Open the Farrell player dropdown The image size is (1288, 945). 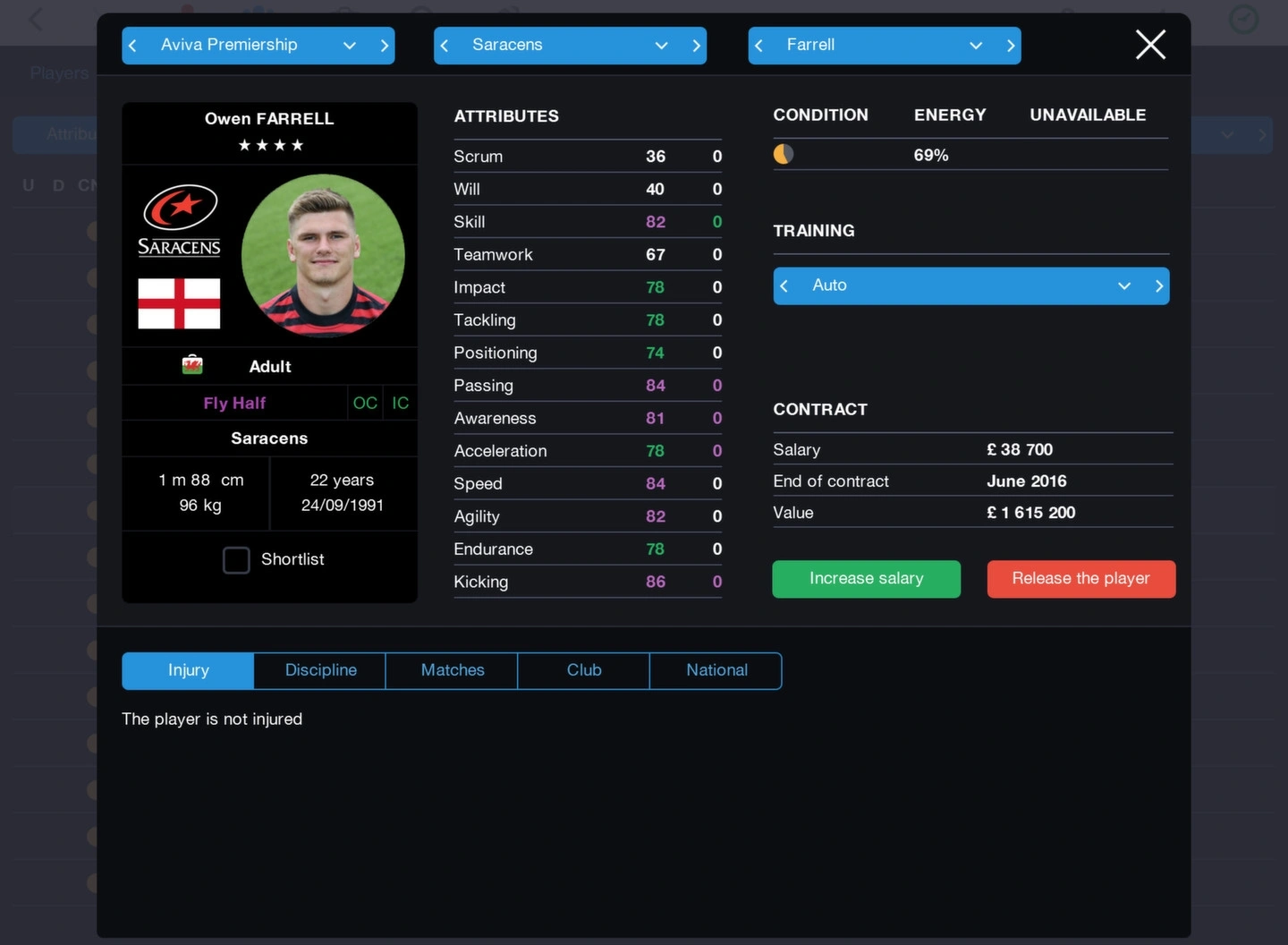tap(975, 46)
